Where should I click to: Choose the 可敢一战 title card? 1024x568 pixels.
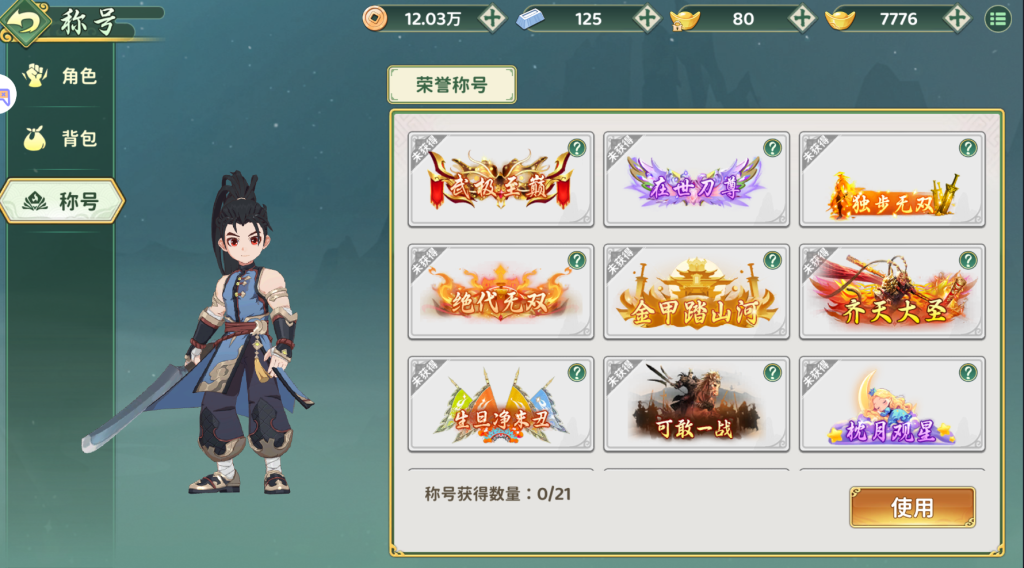[x=696, y=404]
